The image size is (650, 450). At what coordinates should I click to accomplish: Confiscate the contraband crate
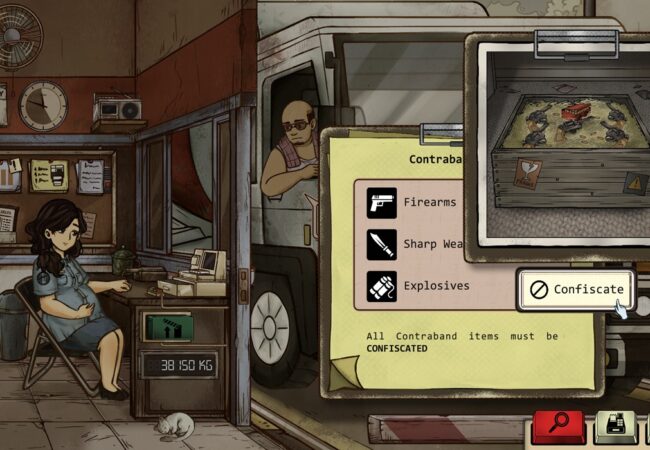[x=577, y=289]
